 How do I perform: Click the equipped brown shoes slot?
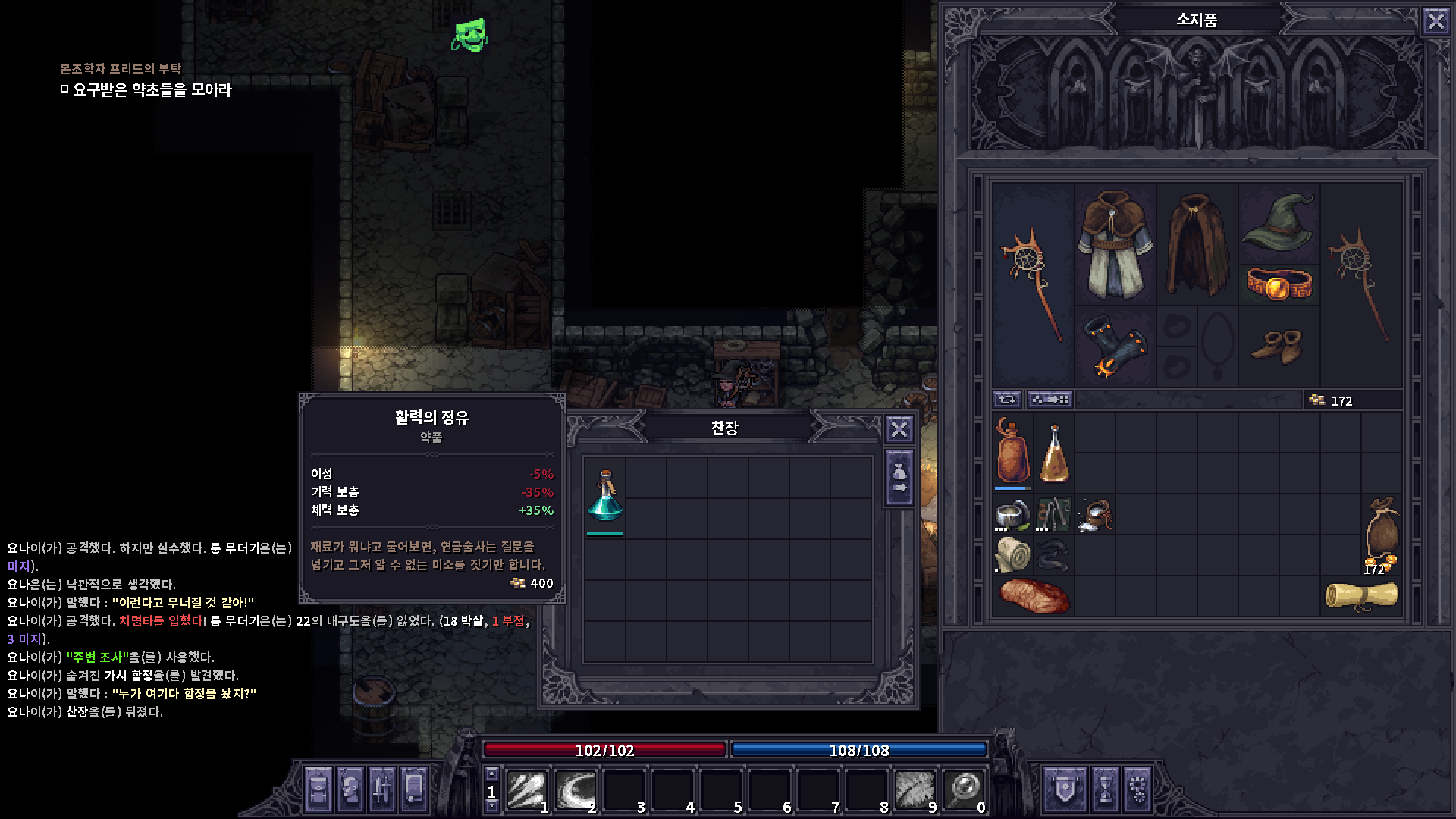point(1279,347)
